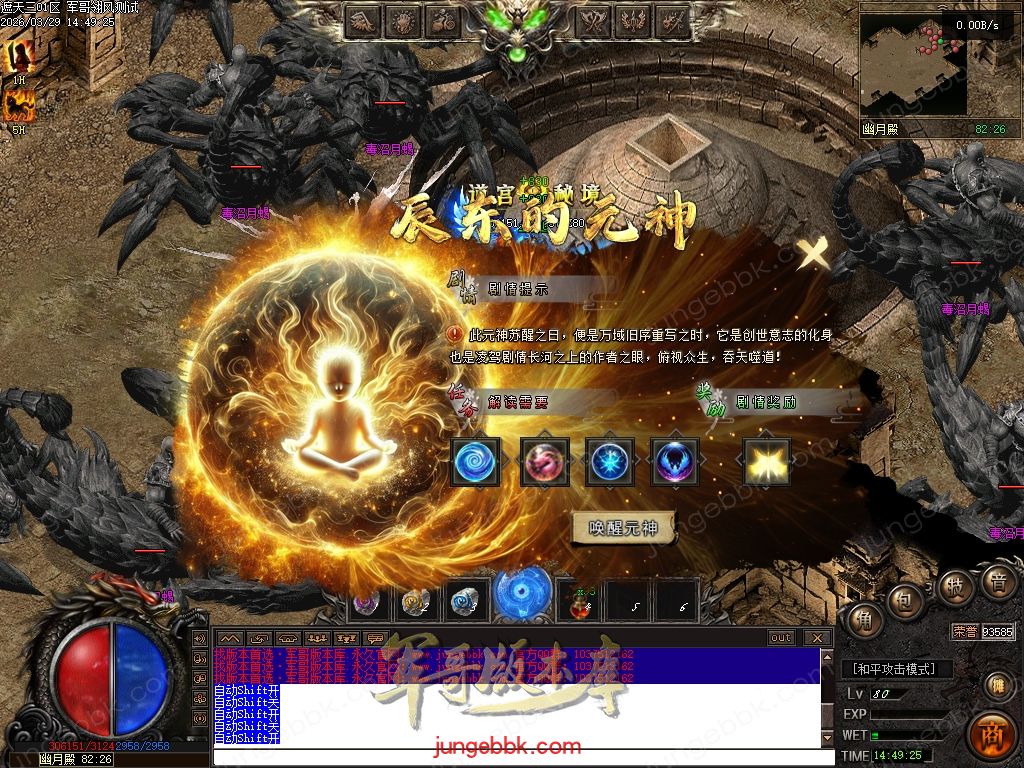Open the minimap of 幽月殿

click(914, 64)
